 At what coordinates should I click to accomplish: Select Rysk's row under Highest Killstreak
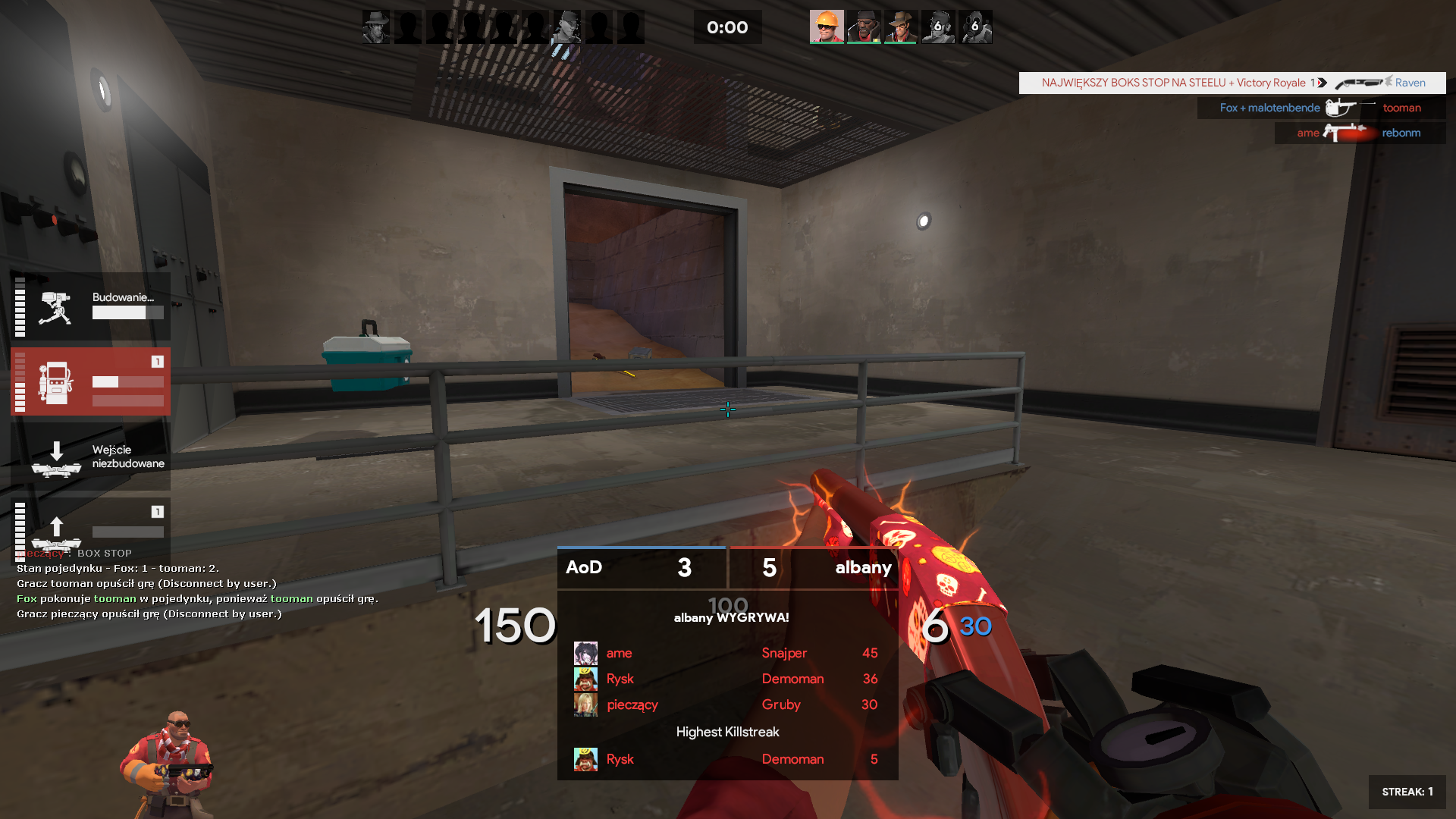(x=726, y=759)
